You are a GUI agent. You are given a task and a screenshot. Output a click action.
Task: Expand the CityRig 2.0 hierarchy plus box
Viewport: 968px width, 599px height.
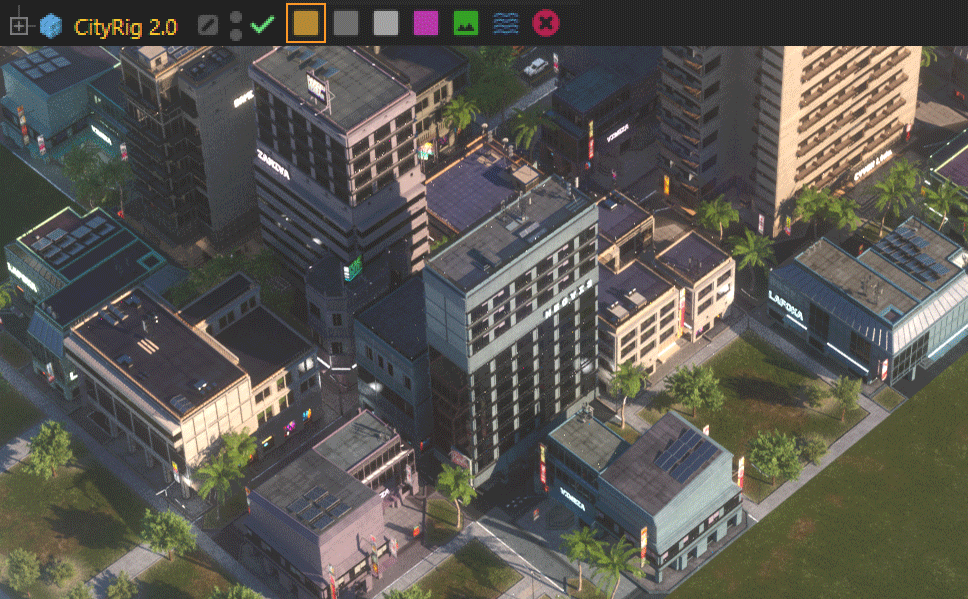[x=18, y=25]
